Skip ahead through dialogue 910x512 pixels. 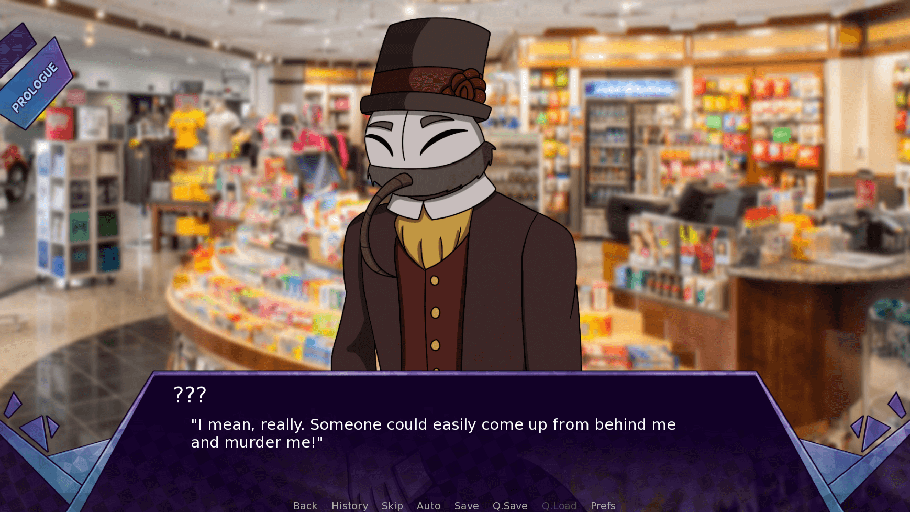[392, 505]
